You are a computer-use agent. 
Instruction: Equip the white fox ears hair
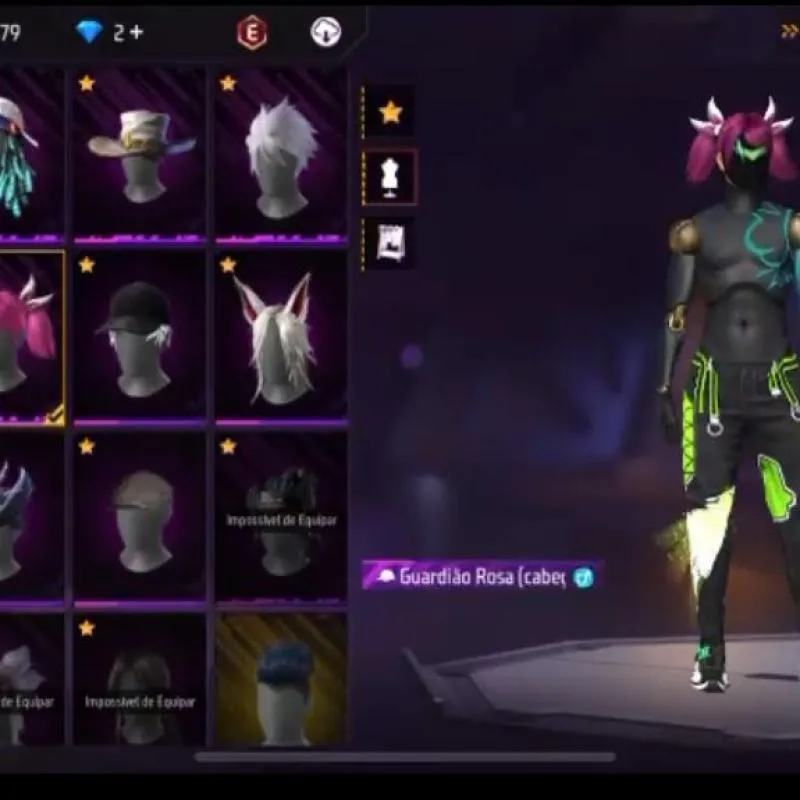[281, 337]
